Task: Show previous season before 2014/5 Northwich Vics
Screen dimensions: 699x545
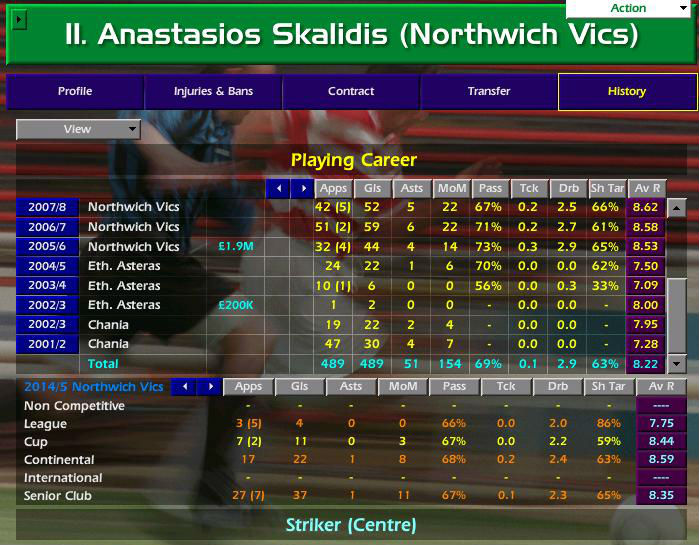Action: pos(182,387)
